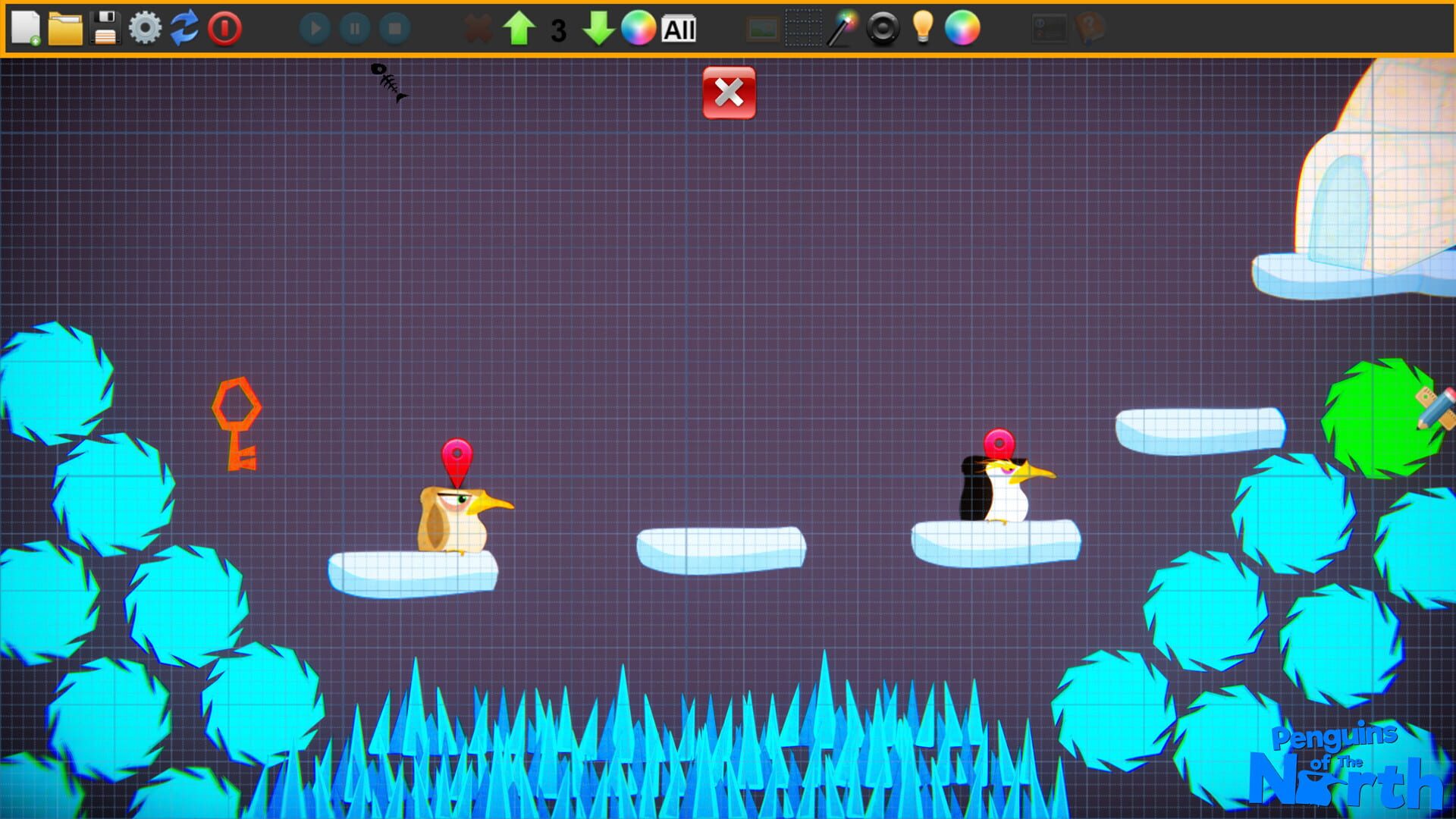This screenshot has height=819, width=1456.
Task: Pick a color from the toolbar color wheel
Action: coord(638,30)
